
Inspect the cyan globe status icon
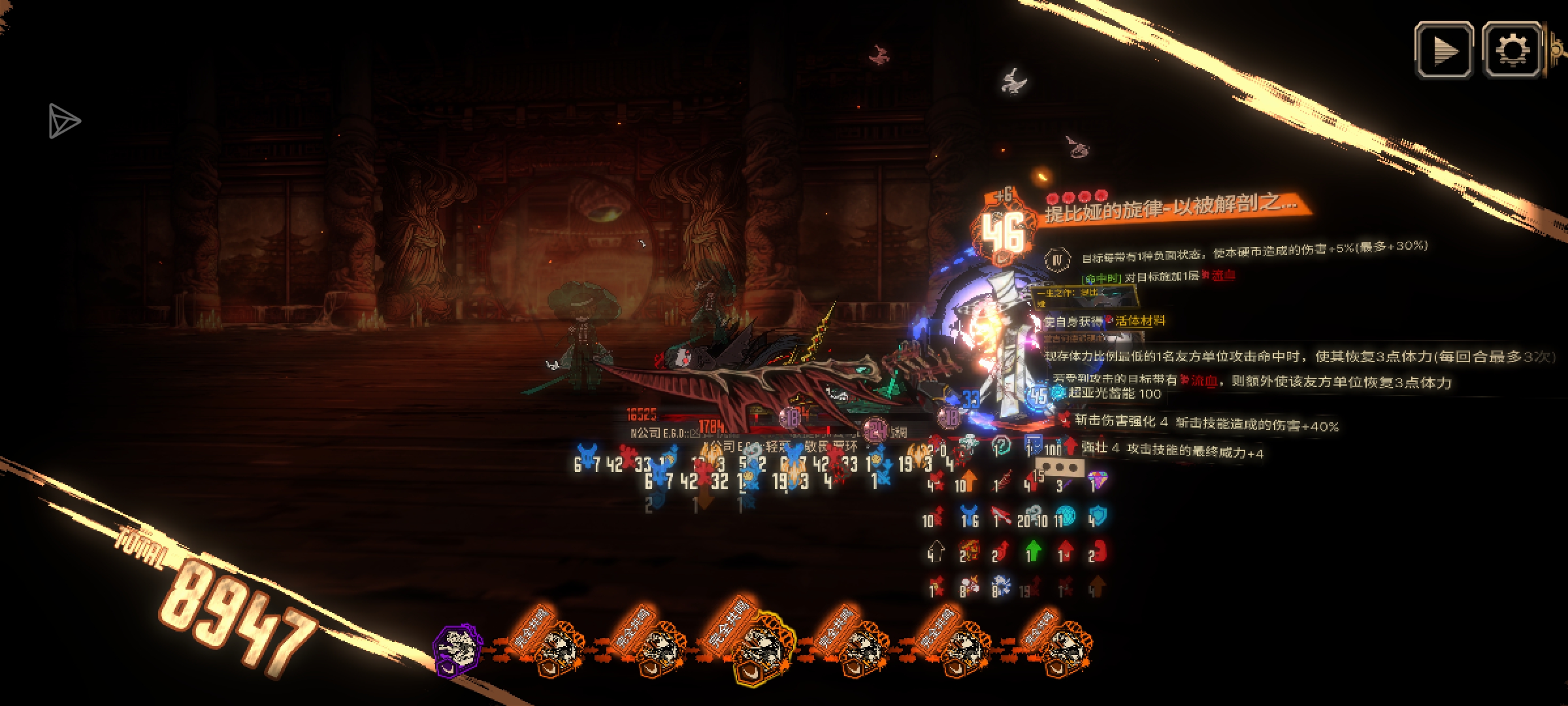1066,516
